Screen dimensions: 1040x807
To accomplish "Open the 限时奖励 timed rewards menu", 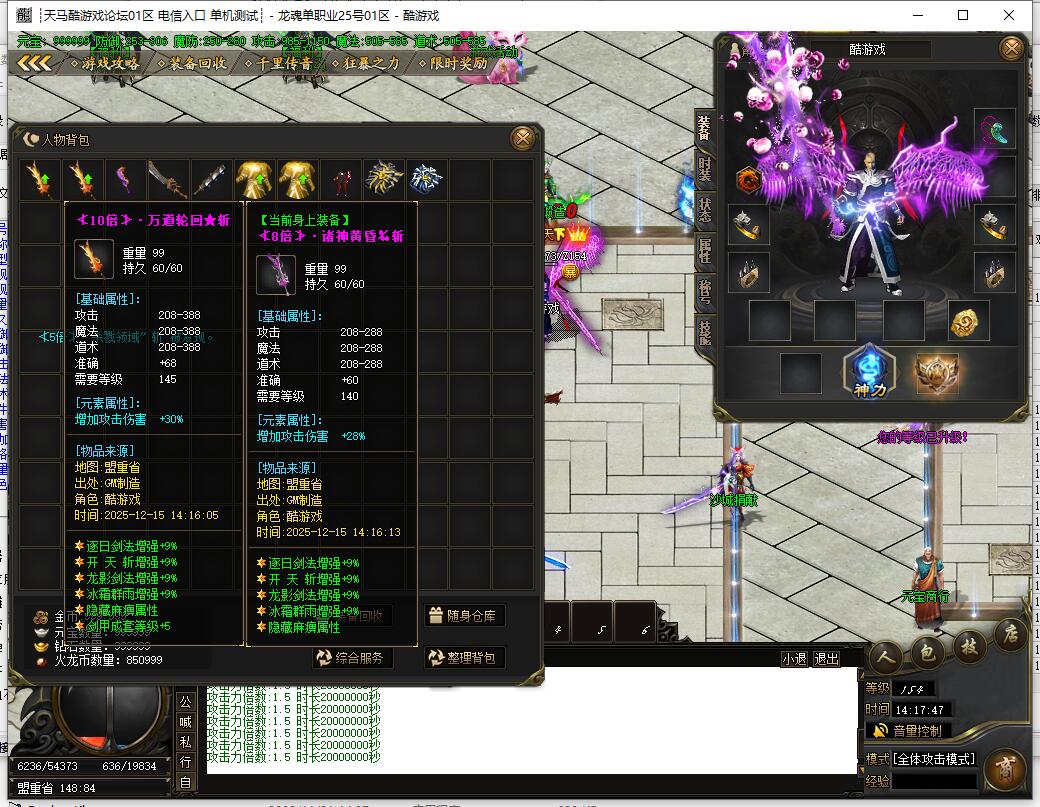I will click(452, 63).
